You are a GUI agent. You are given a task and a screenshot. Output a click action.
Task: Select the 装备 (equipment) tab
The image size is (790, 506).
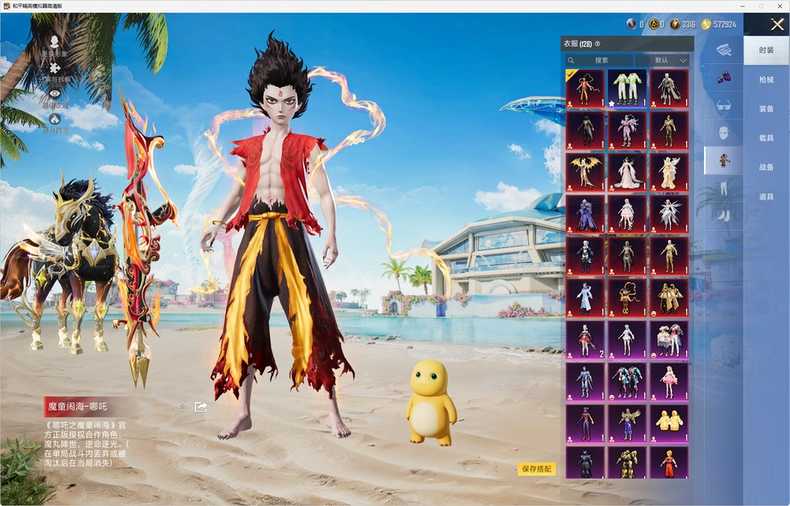point(766,109)
